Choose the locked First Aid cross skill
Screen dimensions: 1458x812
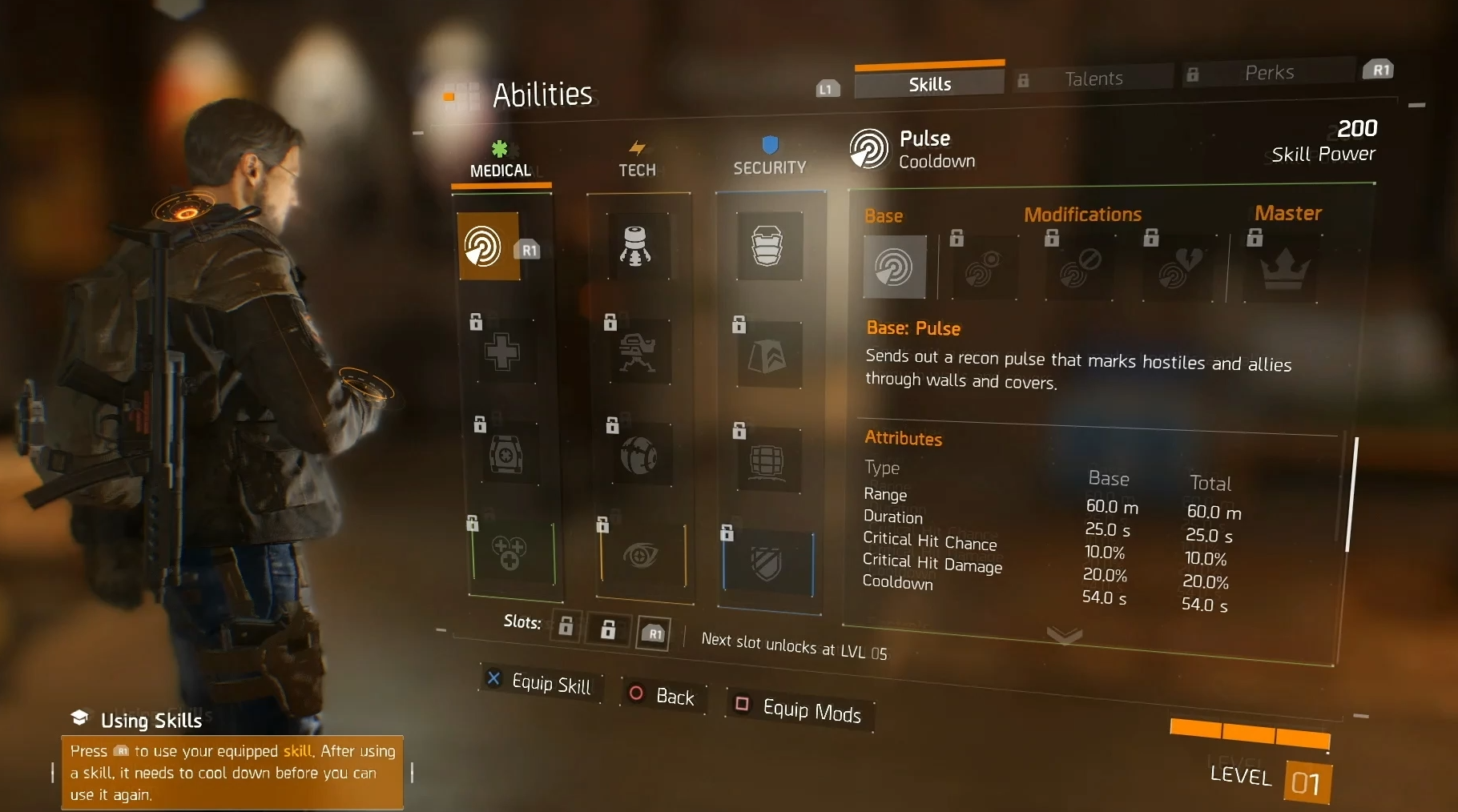tap(502, 352)
